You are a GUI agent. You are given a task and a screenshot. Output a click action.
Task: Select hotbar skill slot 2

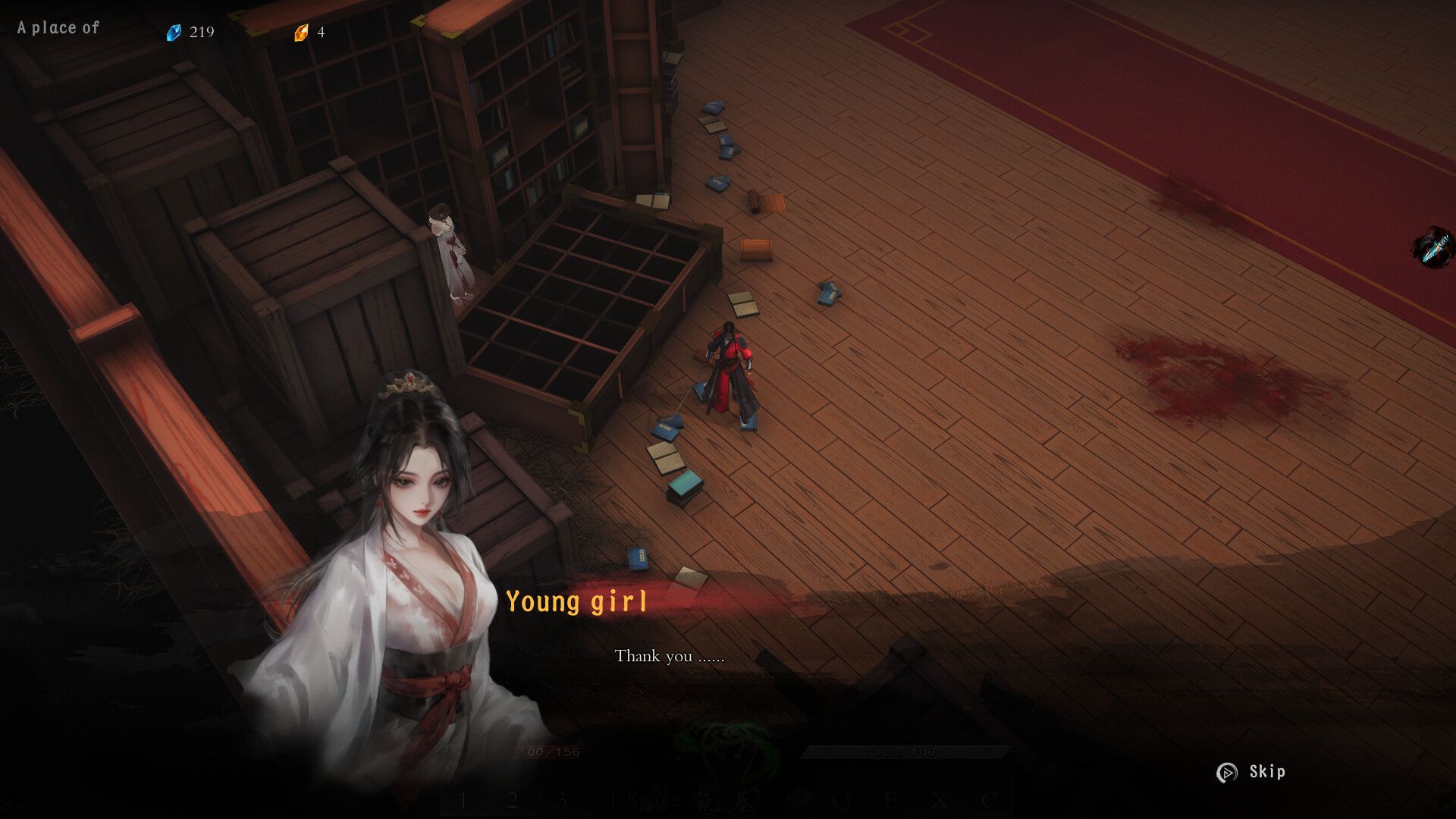[x=513, y=799]
